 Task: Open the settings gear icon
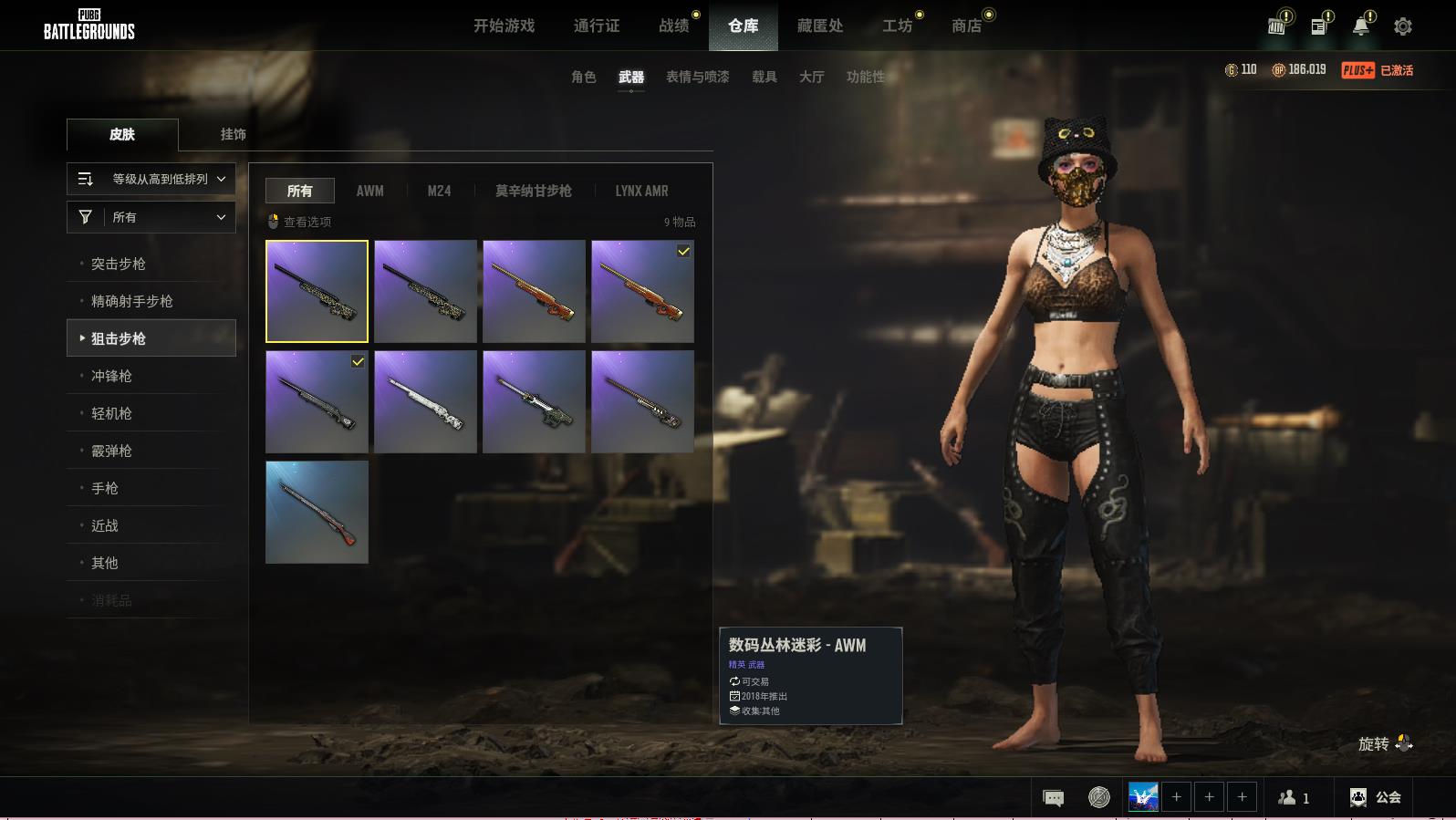point(1403,26)
